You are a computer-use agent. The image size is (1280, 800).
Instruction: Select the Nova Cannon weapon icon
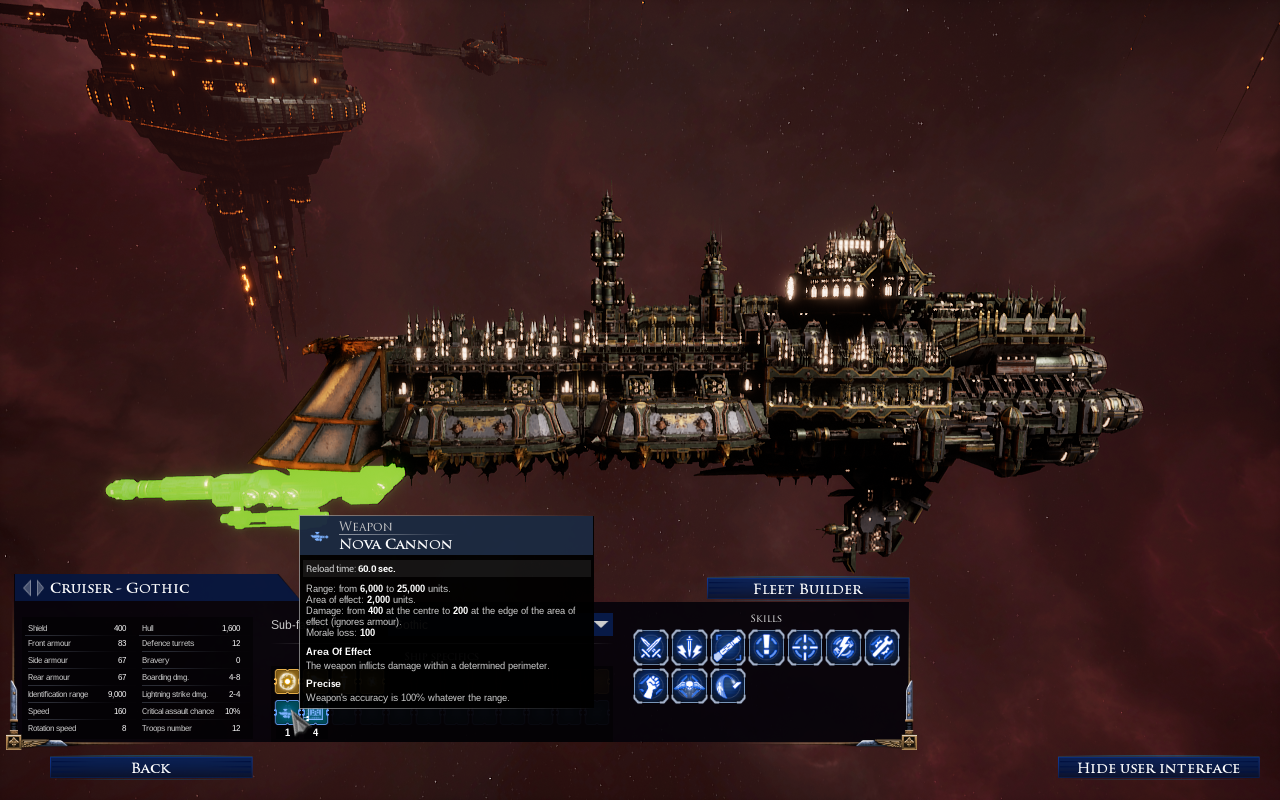(287, 712)
